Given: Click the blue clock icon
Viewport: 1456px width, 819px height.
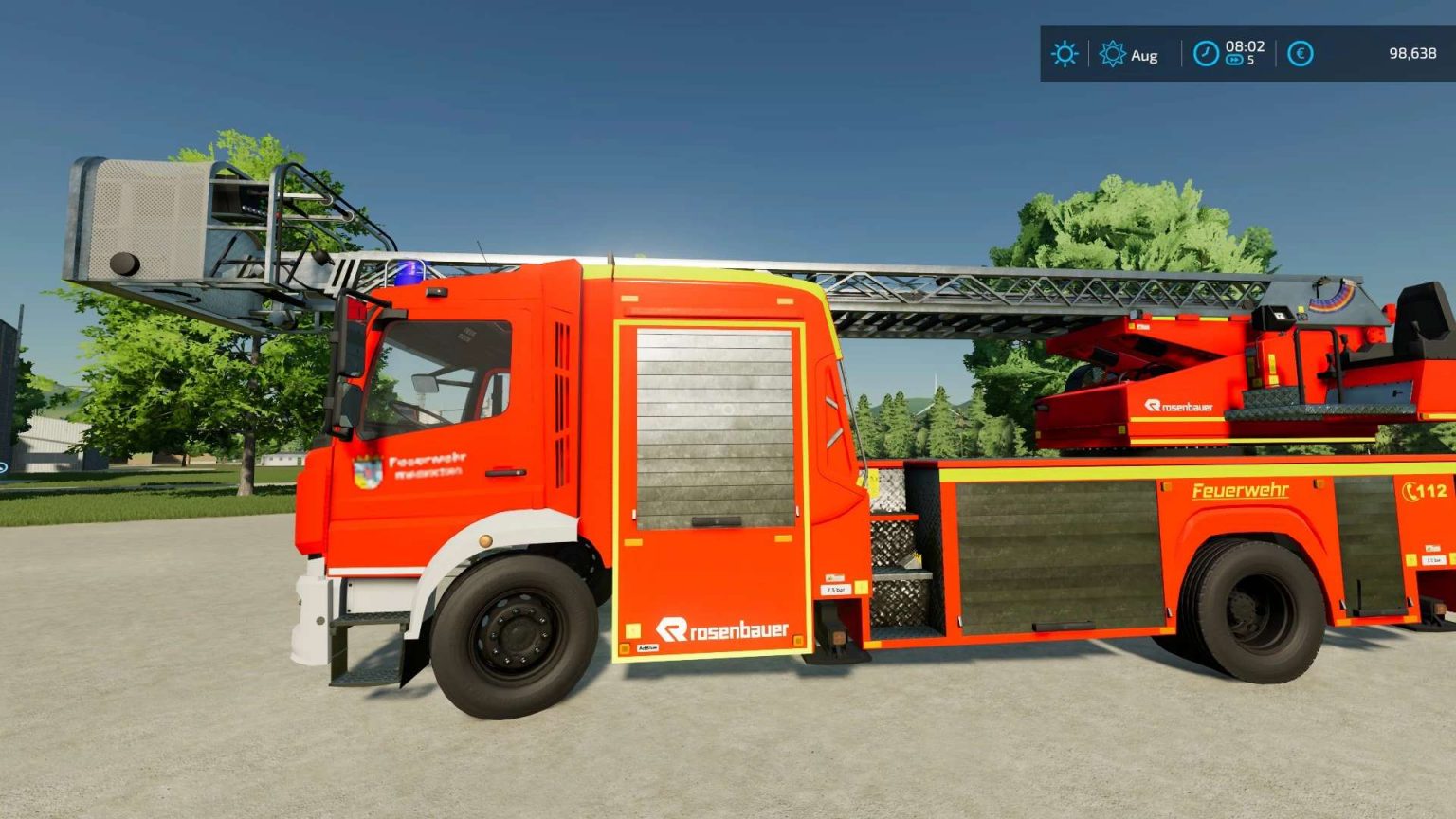Looking at the screenshot, I should click(x=1206, y=54).
